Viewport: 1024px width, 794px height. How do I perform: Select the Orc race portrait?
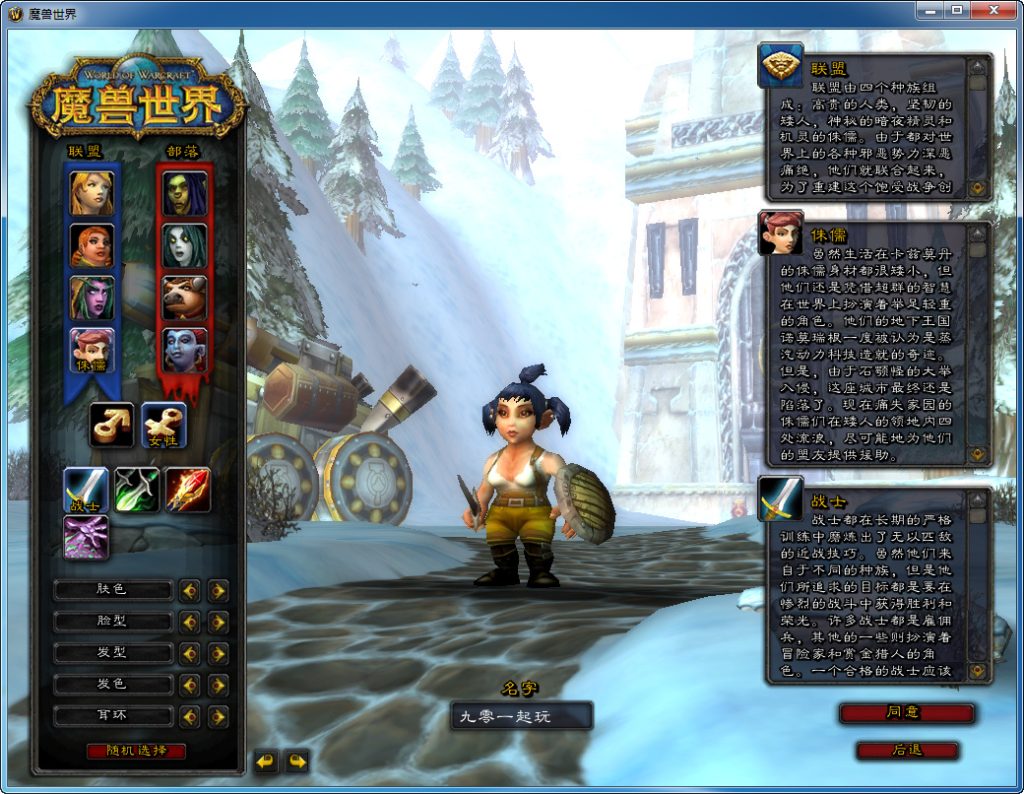tap(185, 193)
